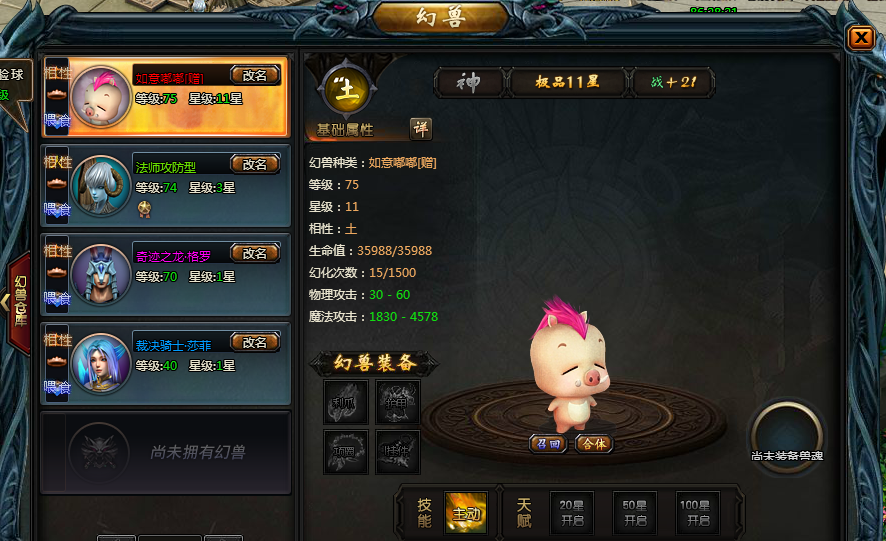Viewport: 886px width, 541px height.
Task: Rename 如意嘟嘟 with its 改名 button
Action: click(x=255, y=75)
